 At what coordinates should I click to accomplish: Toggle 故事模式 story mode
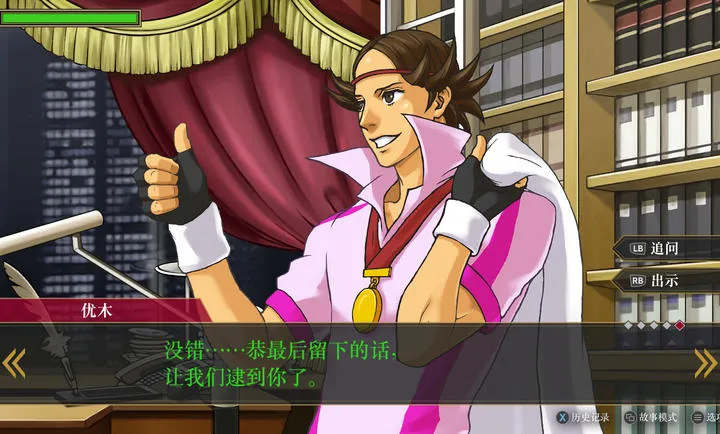(651, 417)
